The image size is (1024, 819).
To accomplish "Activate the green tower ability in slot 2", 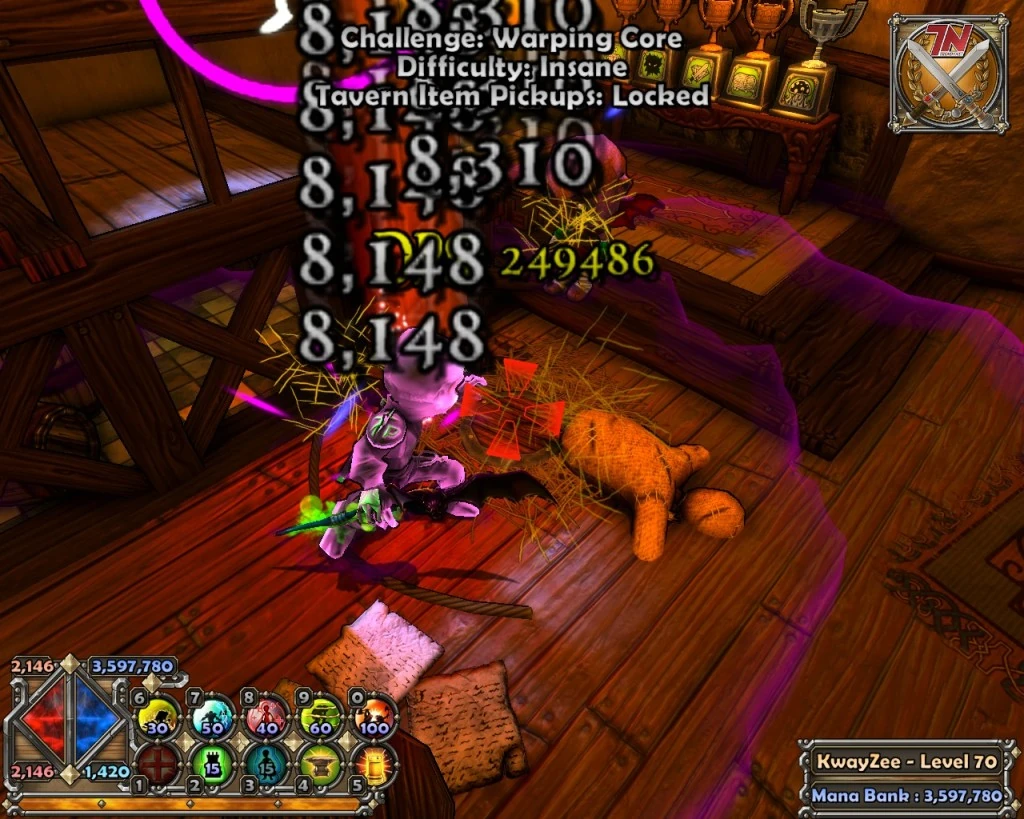I will [212, 765].
